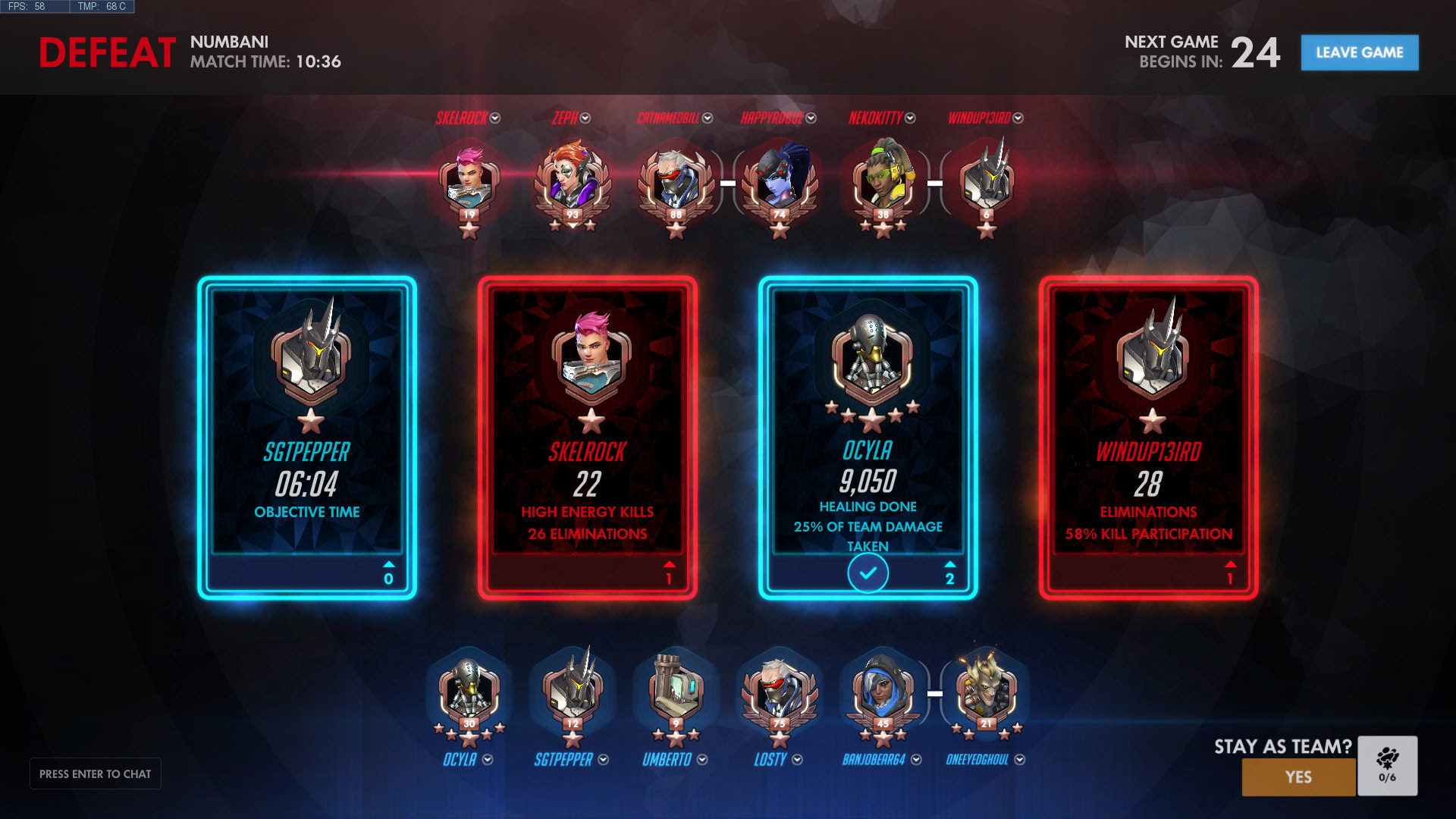
Task: Leave the game with the blue button
Action: [x=1359, y=52]
